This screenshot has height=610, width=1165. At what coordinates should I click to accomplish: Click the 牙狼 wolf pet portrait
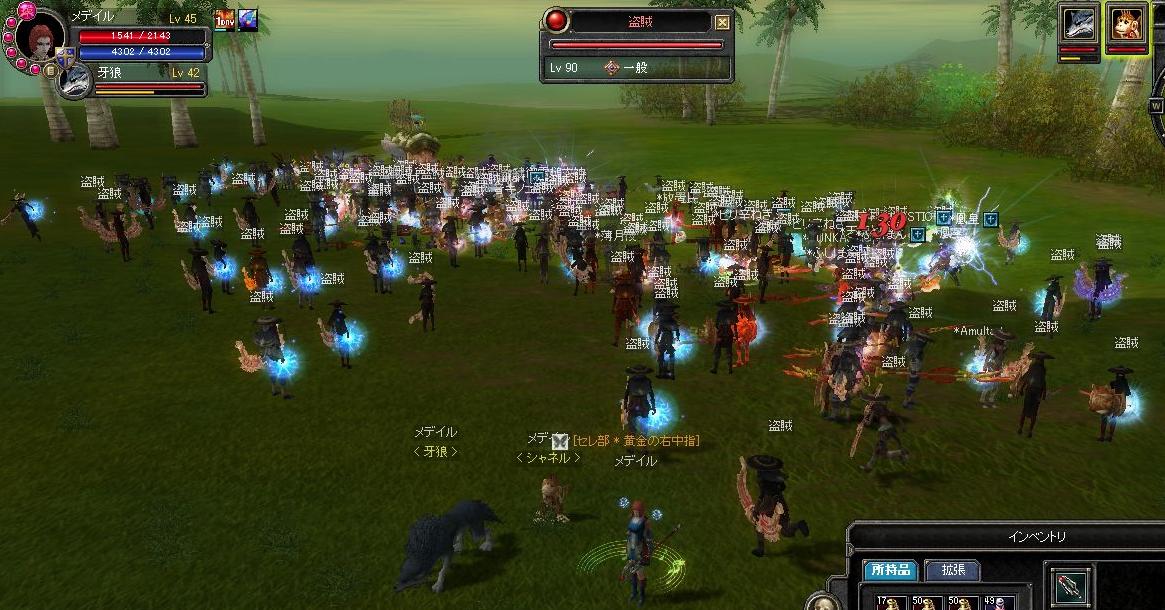click(76, 82)
